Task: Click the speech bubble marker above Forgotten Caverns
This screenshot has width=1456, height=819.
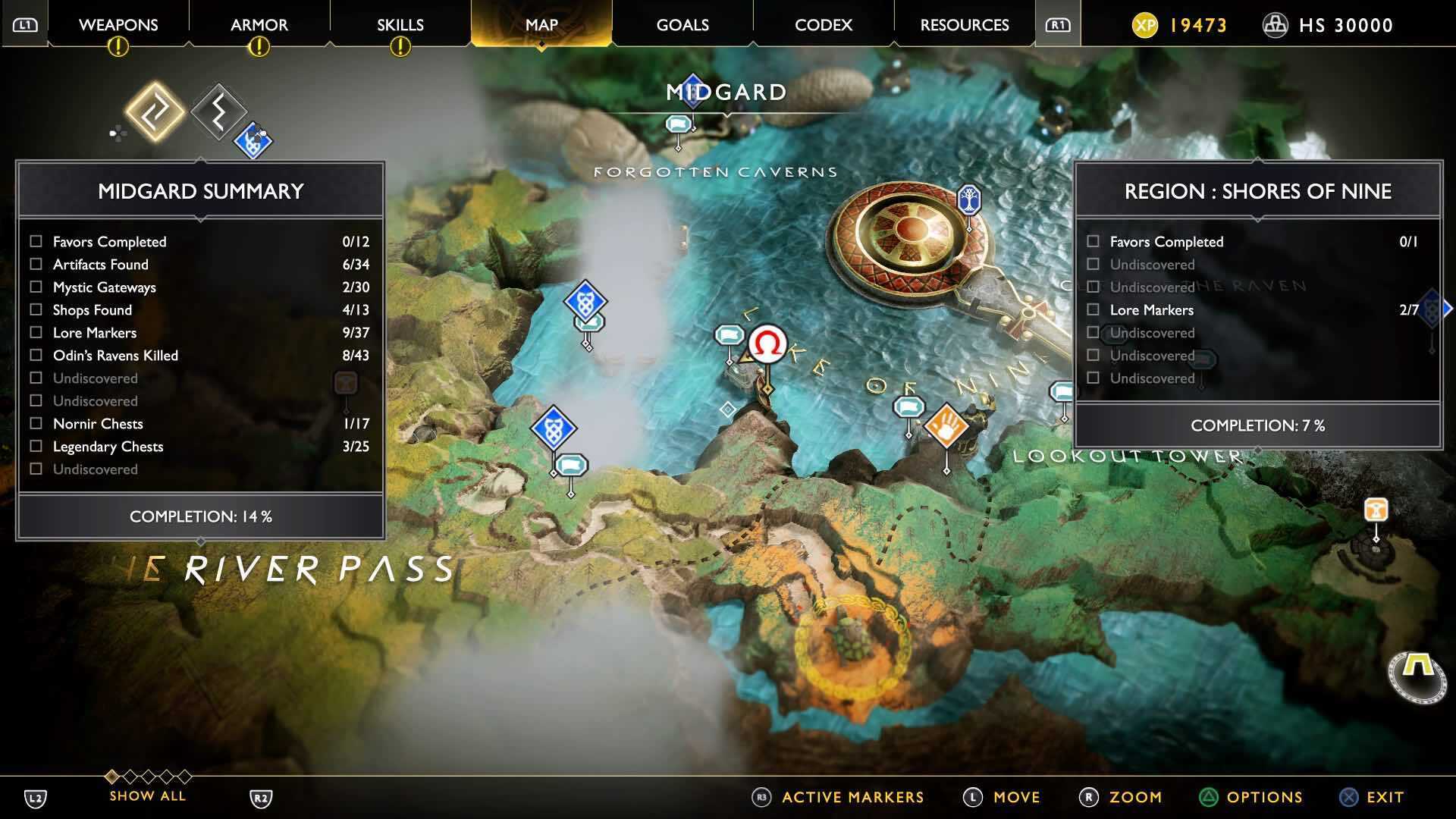Action: 677,124
